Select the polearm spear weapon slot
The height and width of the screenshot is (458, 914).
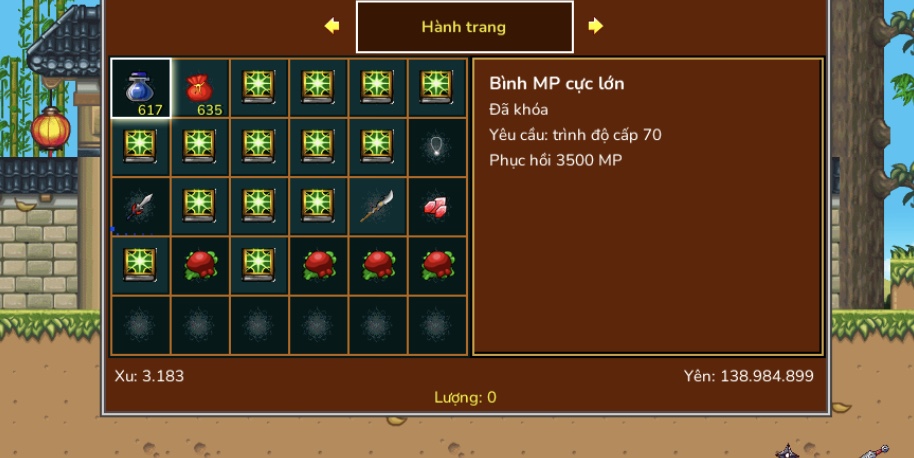click(378, 207)
